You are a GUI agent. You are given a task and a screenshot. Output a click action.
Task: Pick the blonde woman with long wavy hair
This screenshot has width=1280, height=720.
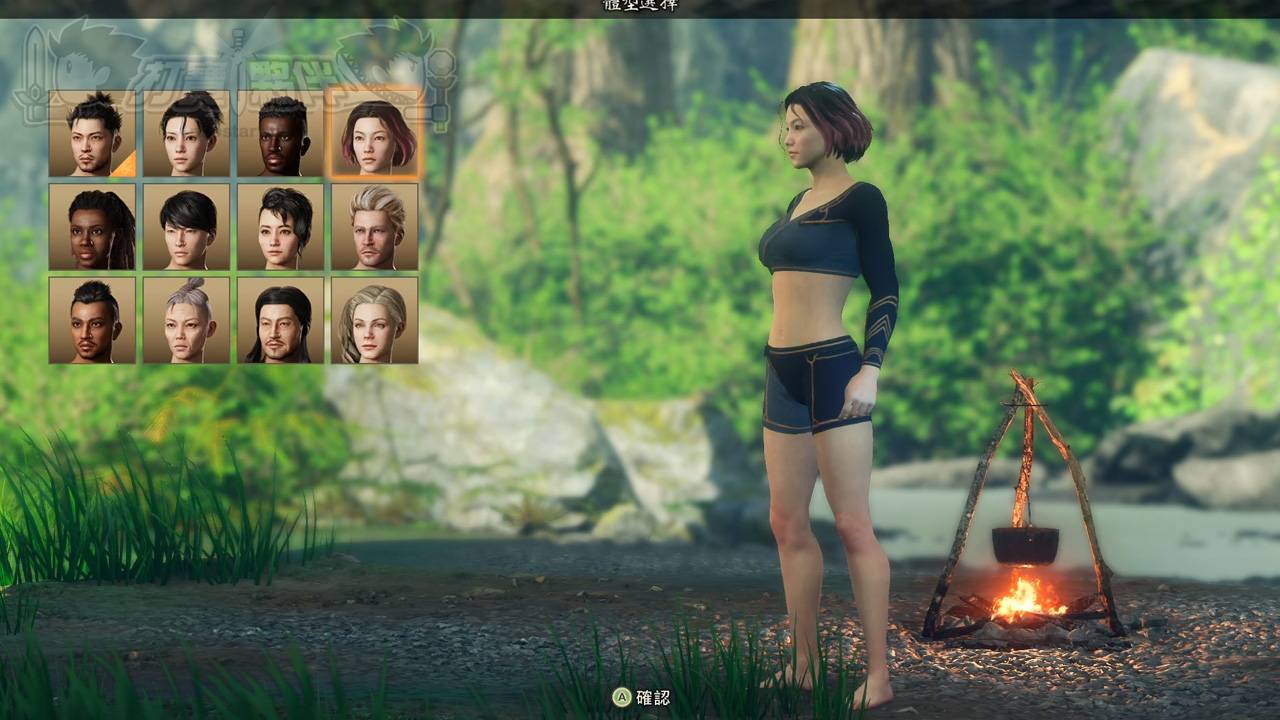click(x=374, y=320)
